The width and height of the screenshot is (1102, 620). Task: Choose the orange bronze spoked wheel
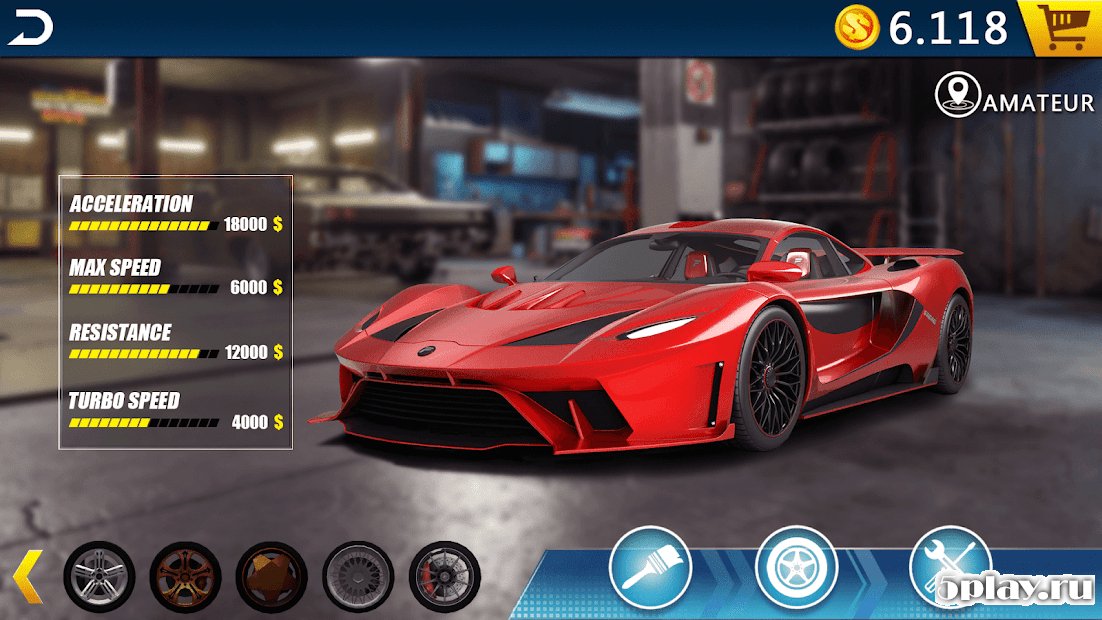point(185,576)
